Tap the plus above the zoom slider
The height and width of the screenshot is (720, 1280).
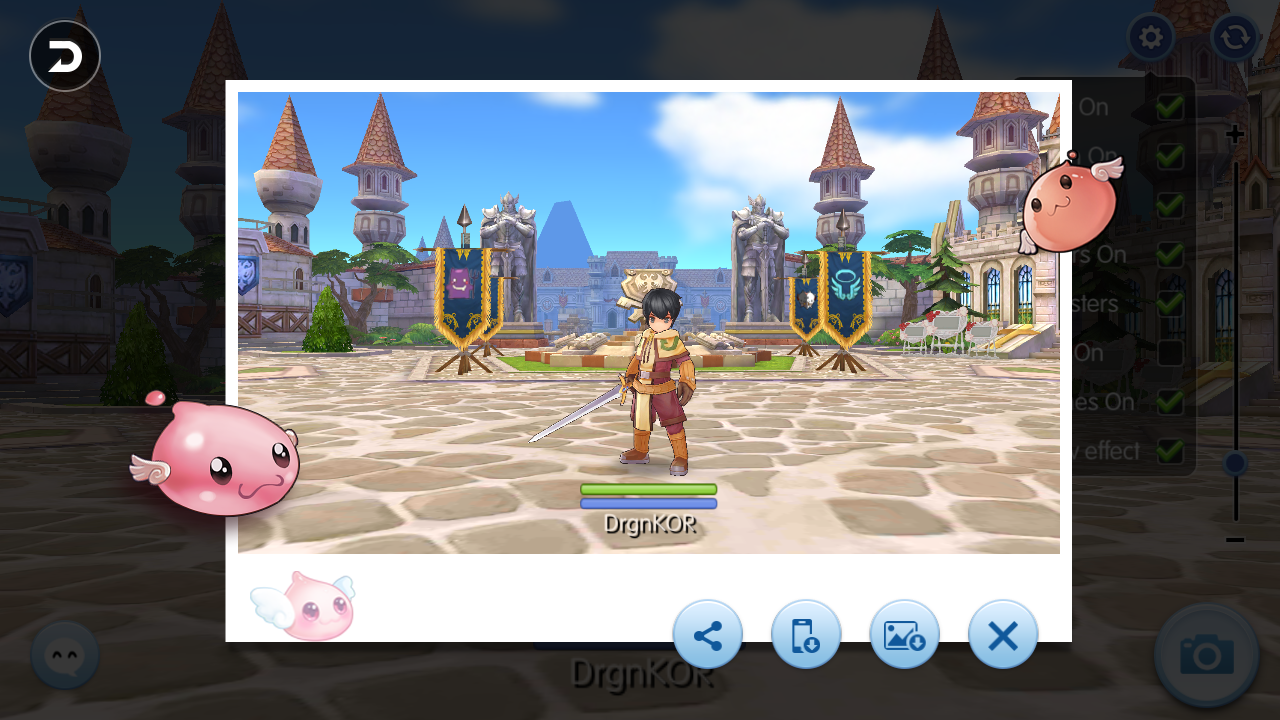[x=1234, y=133]
